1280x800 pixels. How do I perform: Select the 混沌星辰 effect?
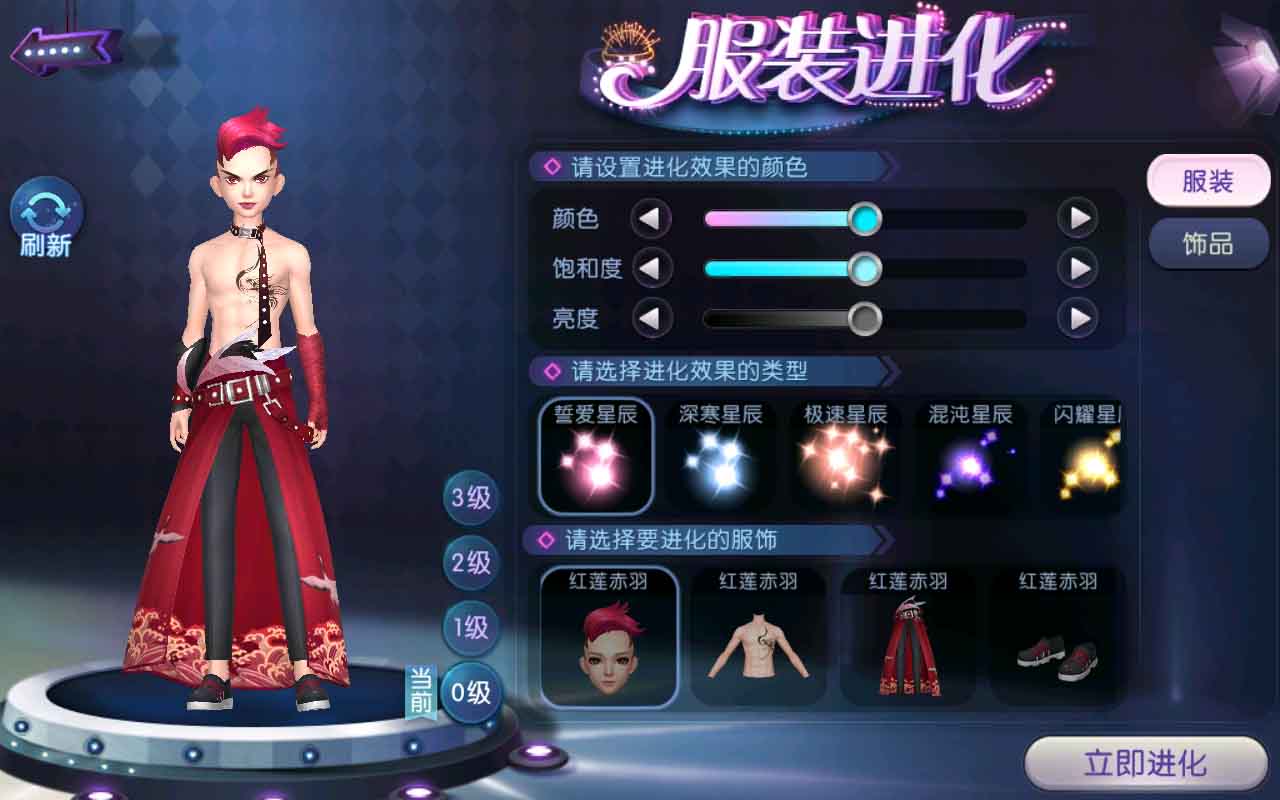coord(969,456)
